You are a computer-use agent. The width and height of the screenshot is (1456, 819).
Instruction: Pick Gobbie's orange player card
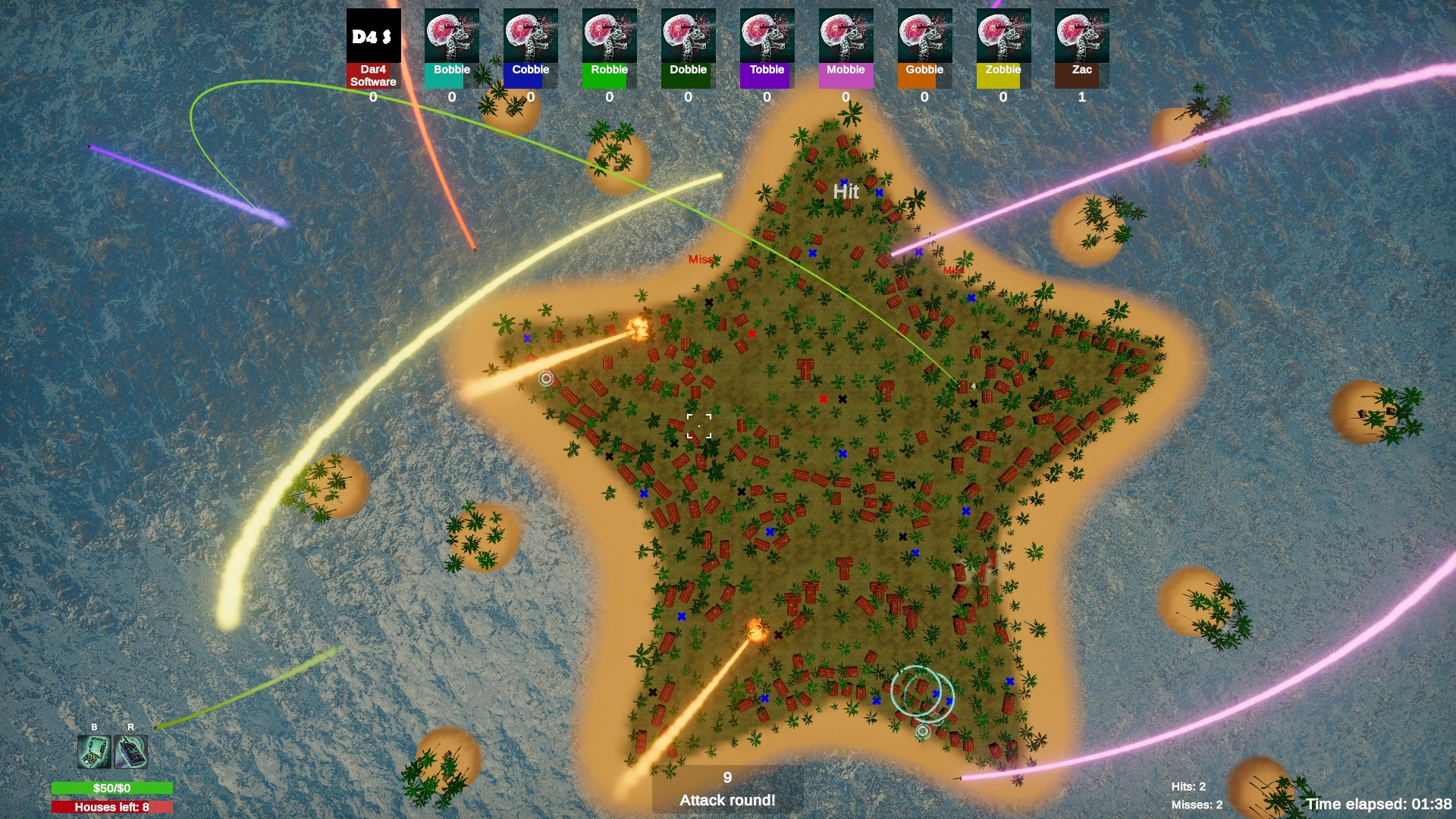925,48
